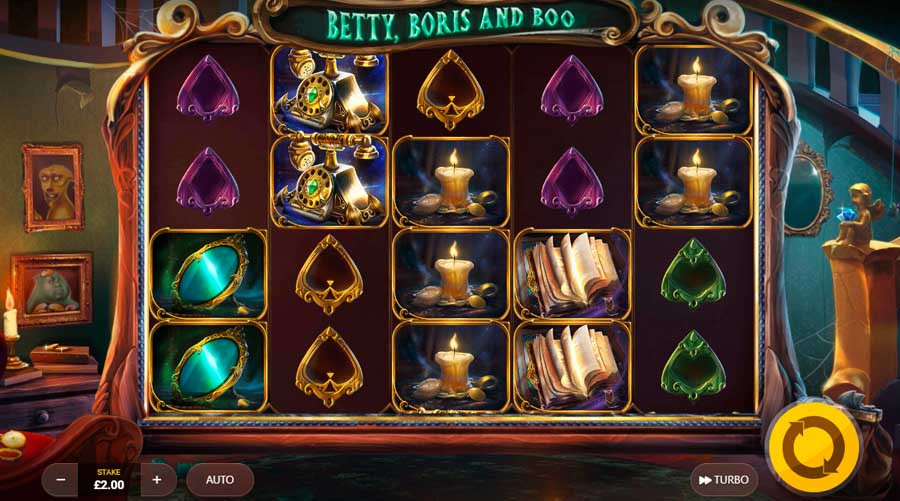The image size is (900, 501).
Task: Open the AUTO spin options
Action: [x=220, y=480]
